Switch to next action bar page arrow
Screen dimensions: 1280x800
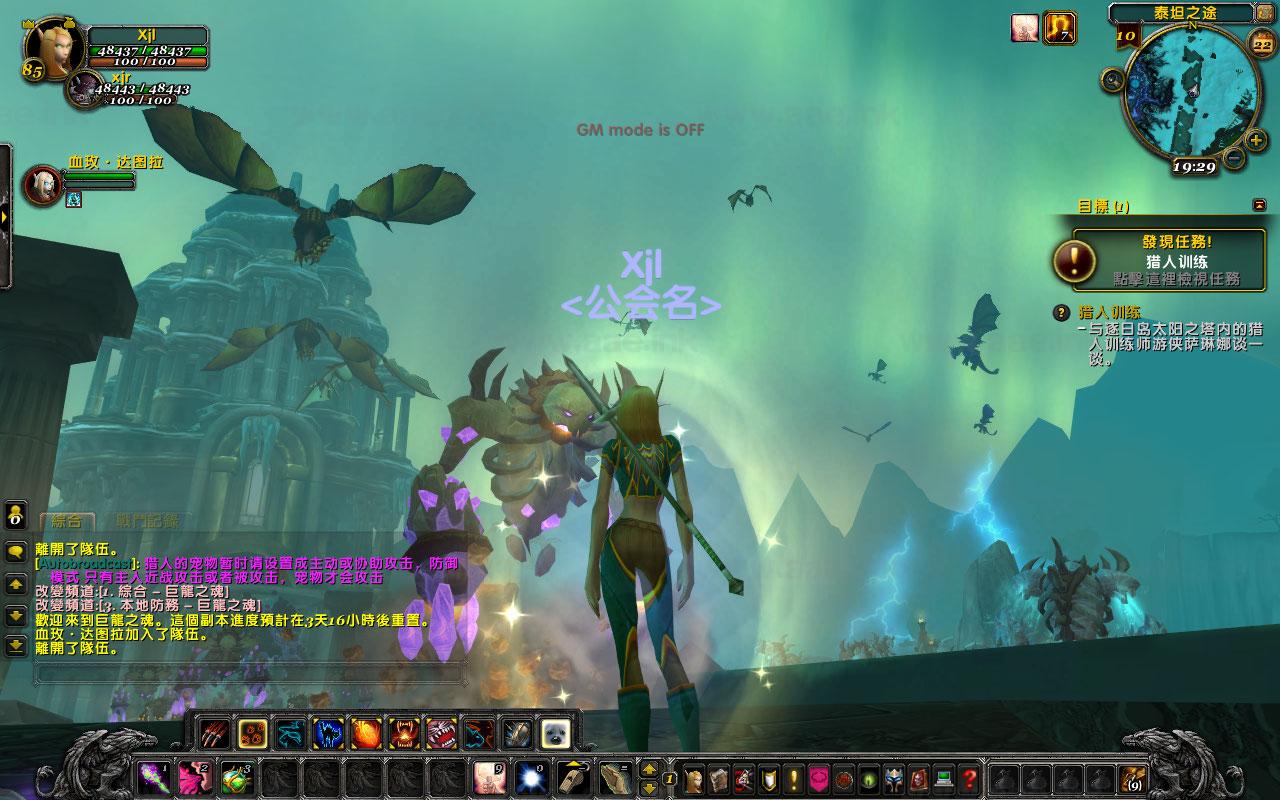pyautogui.click(x=648, y=769)
